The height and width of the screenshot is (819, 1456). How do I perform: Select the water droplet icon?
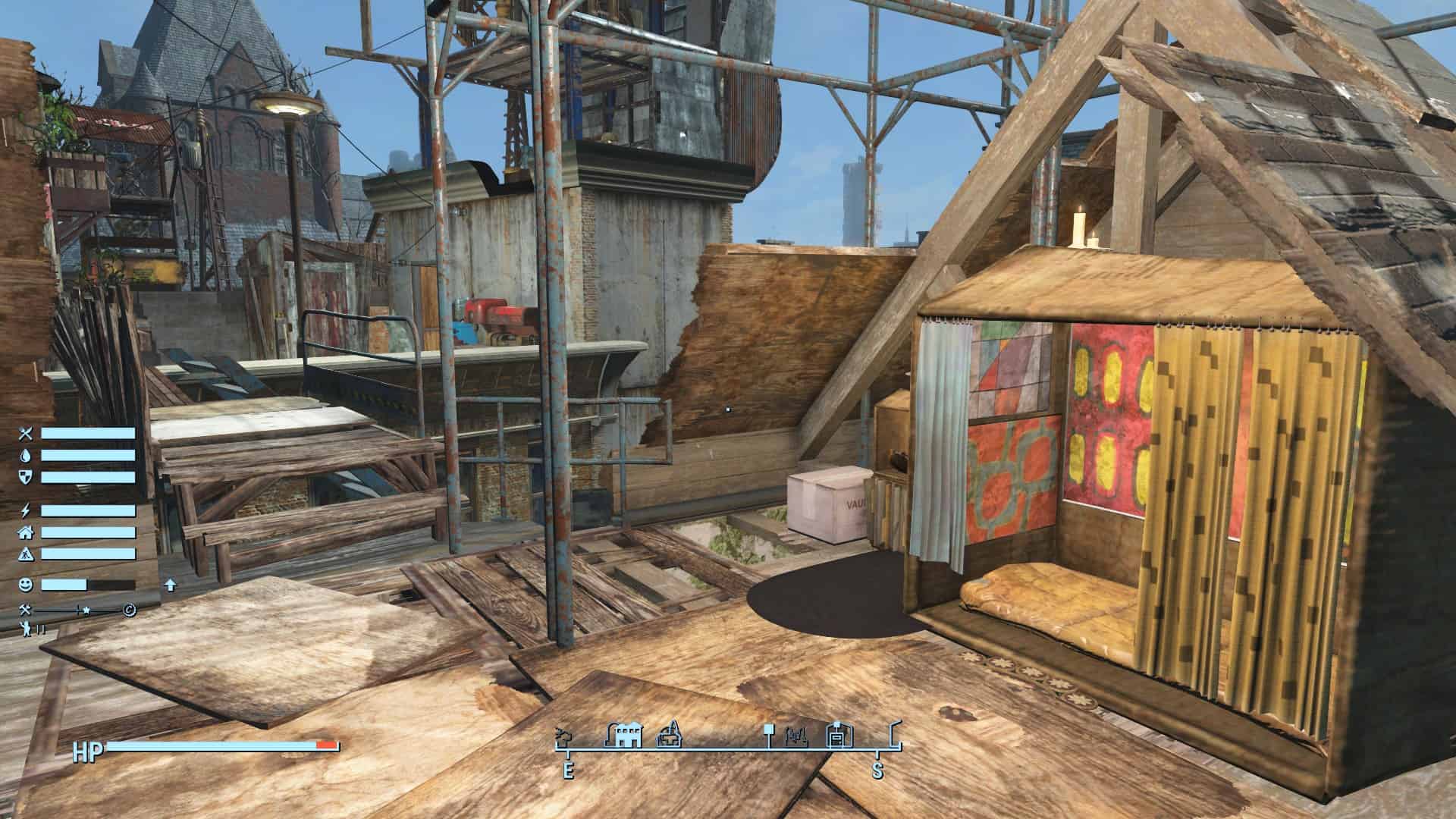(x=27, y=456)
